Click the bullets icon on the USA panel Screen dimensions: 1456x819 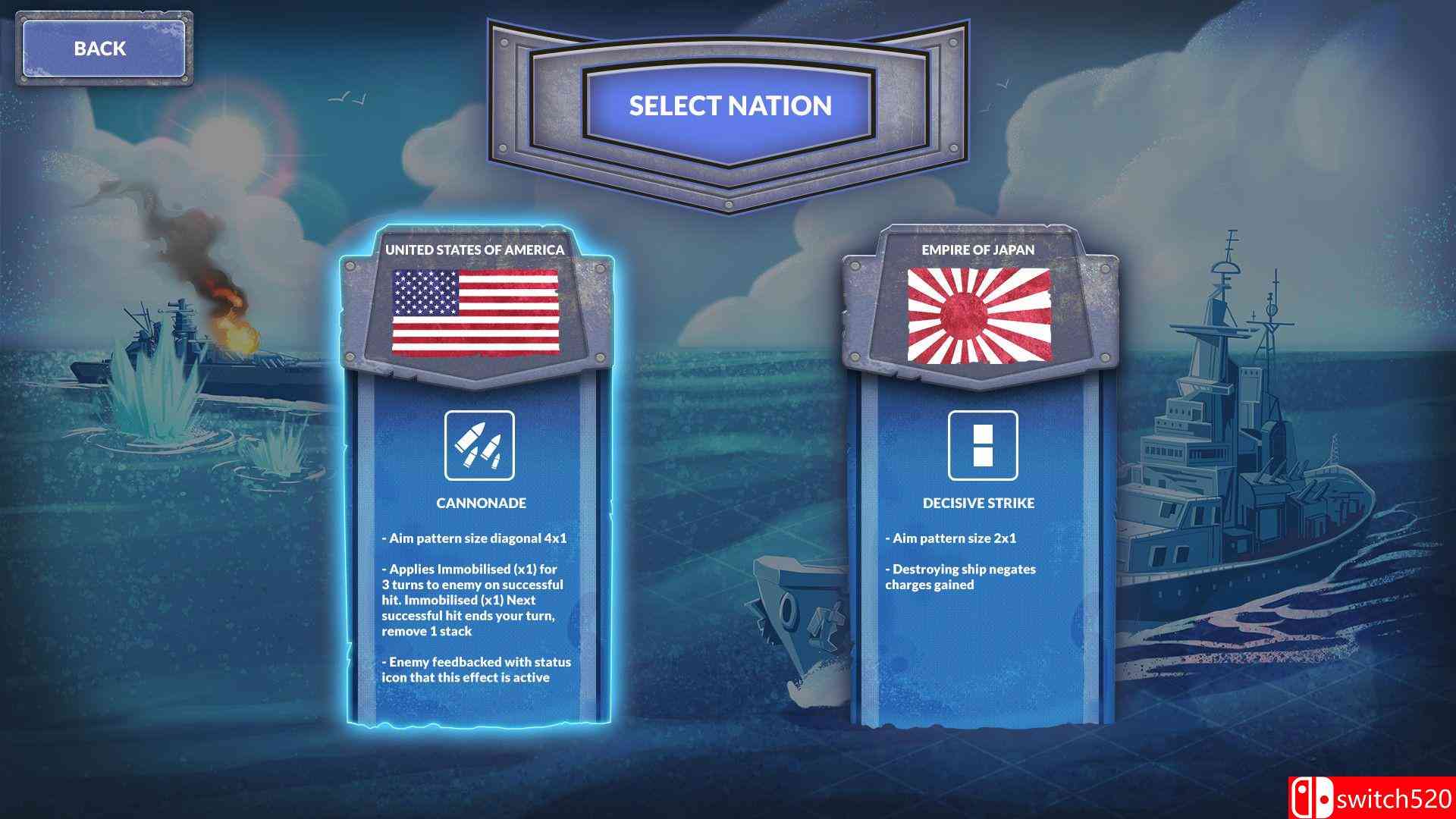pos(478,447)
